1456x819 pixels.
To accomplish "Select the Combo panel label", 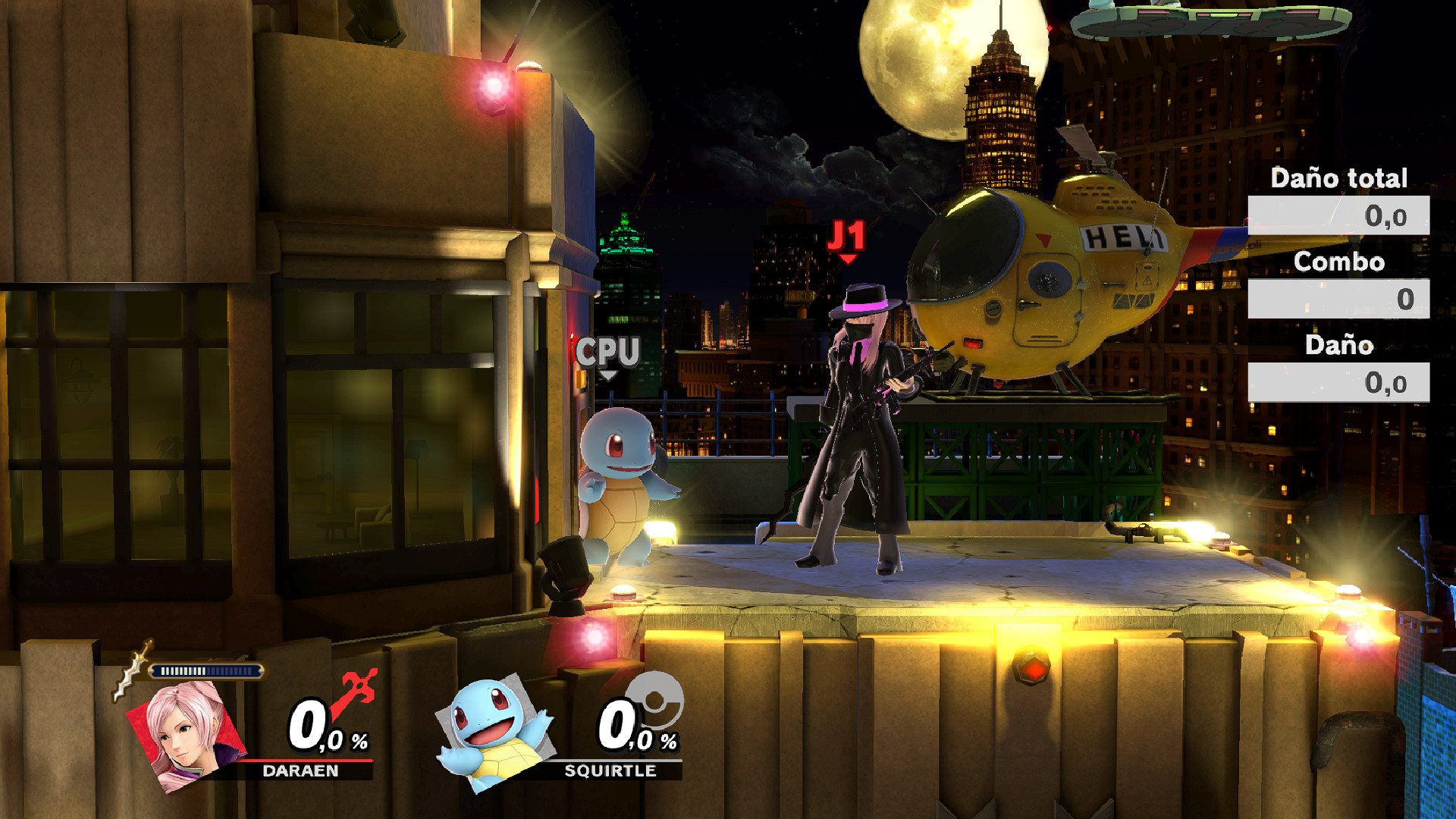I will (x=1338, y=263).
